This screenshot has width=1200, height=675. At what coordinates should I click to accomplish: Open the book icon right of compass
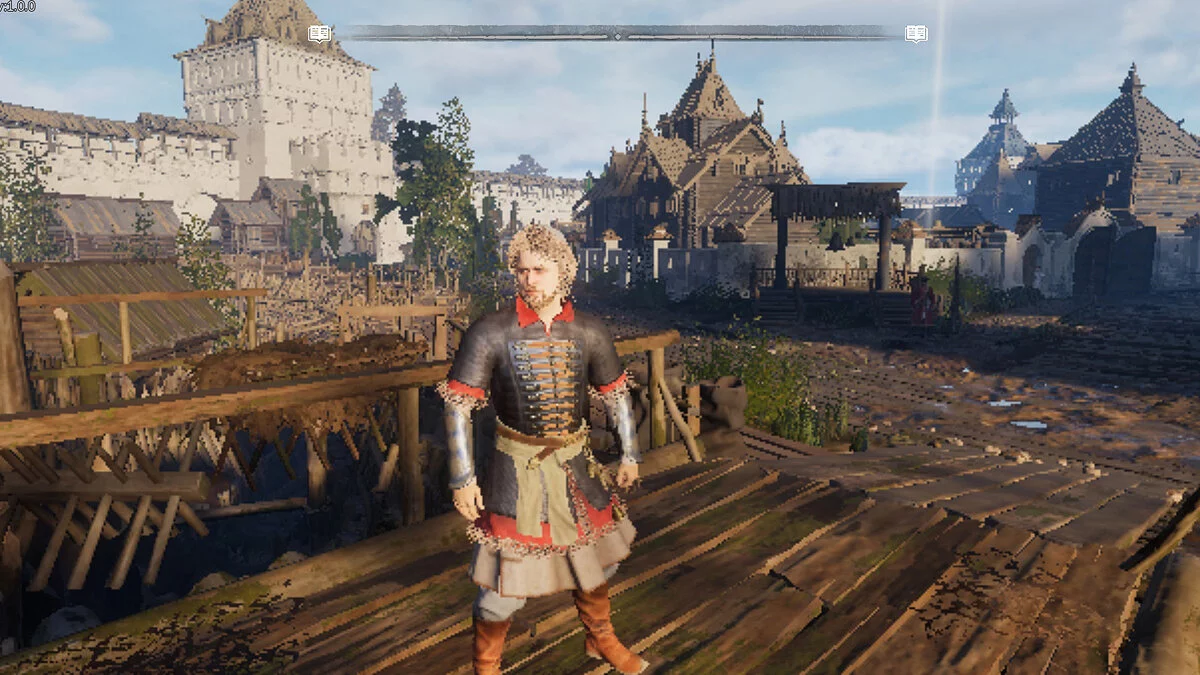pos(916,34)
